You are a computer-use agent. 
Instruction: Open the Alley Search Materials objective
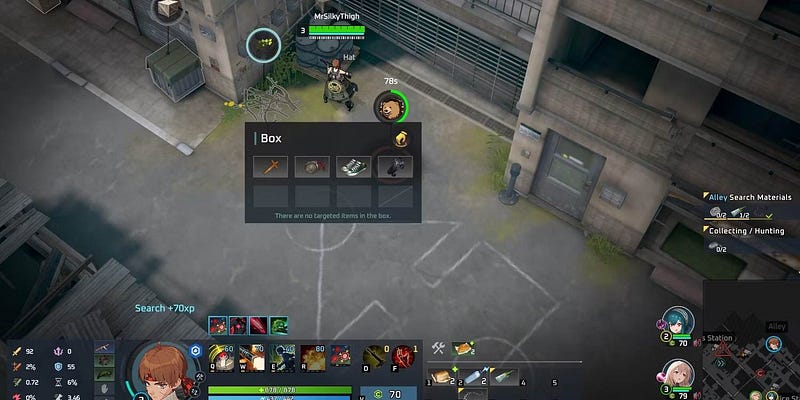pyautogui.click(x=748, y=197)
